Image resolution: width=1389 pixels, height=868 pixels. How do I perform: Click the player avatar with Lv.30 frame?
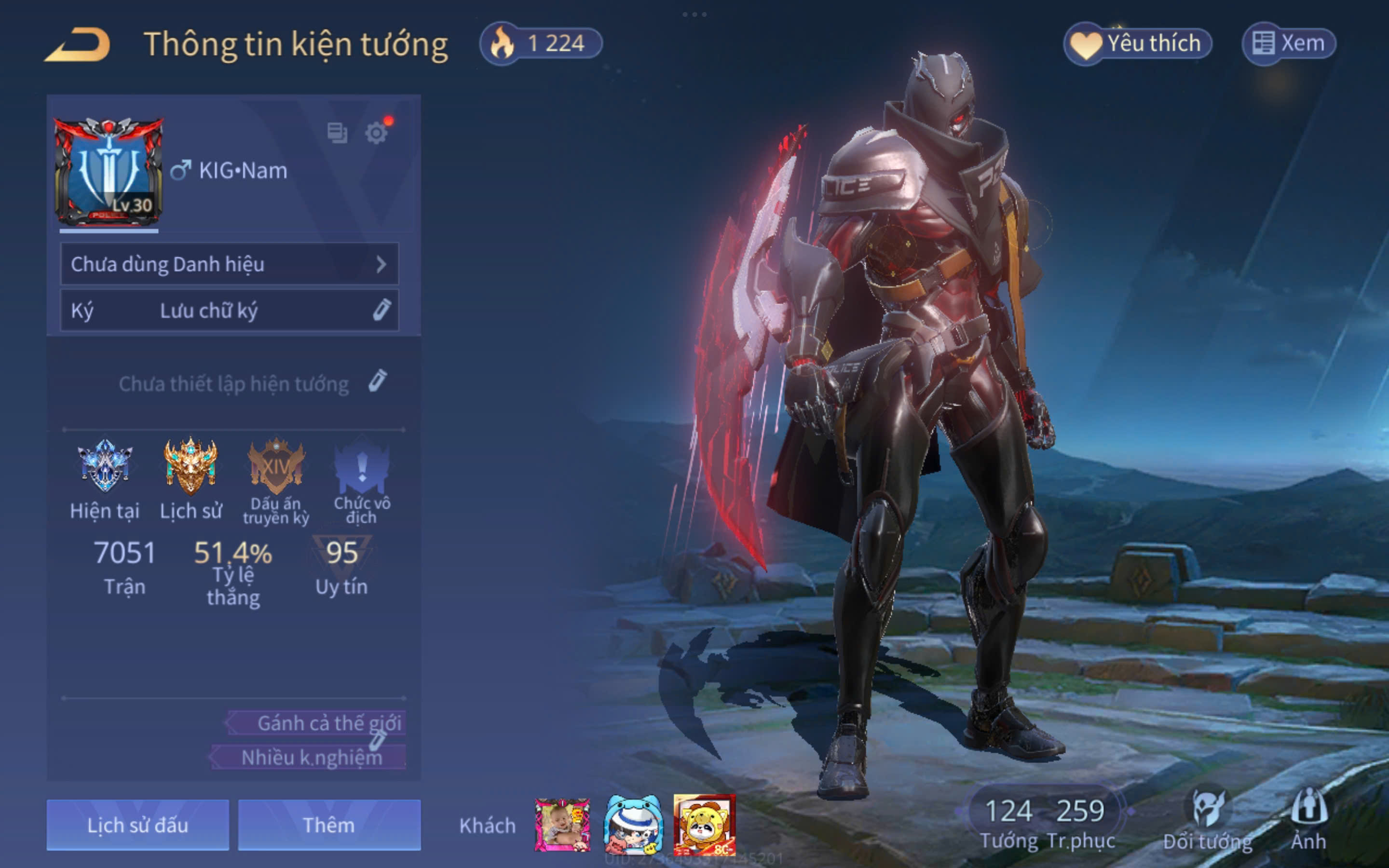(109, 171)
